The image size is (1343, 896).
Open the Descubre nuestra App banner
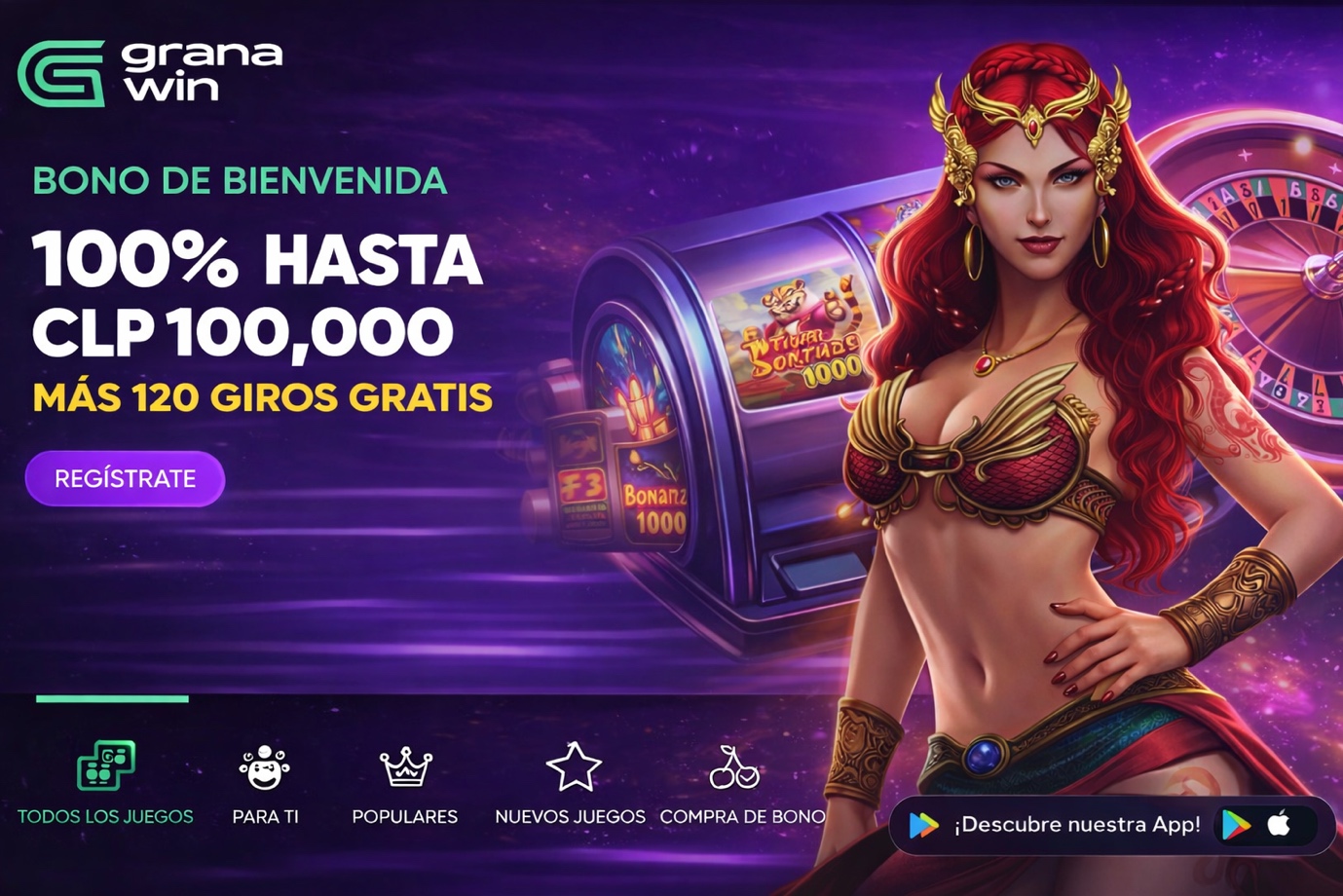(1075, 825)
